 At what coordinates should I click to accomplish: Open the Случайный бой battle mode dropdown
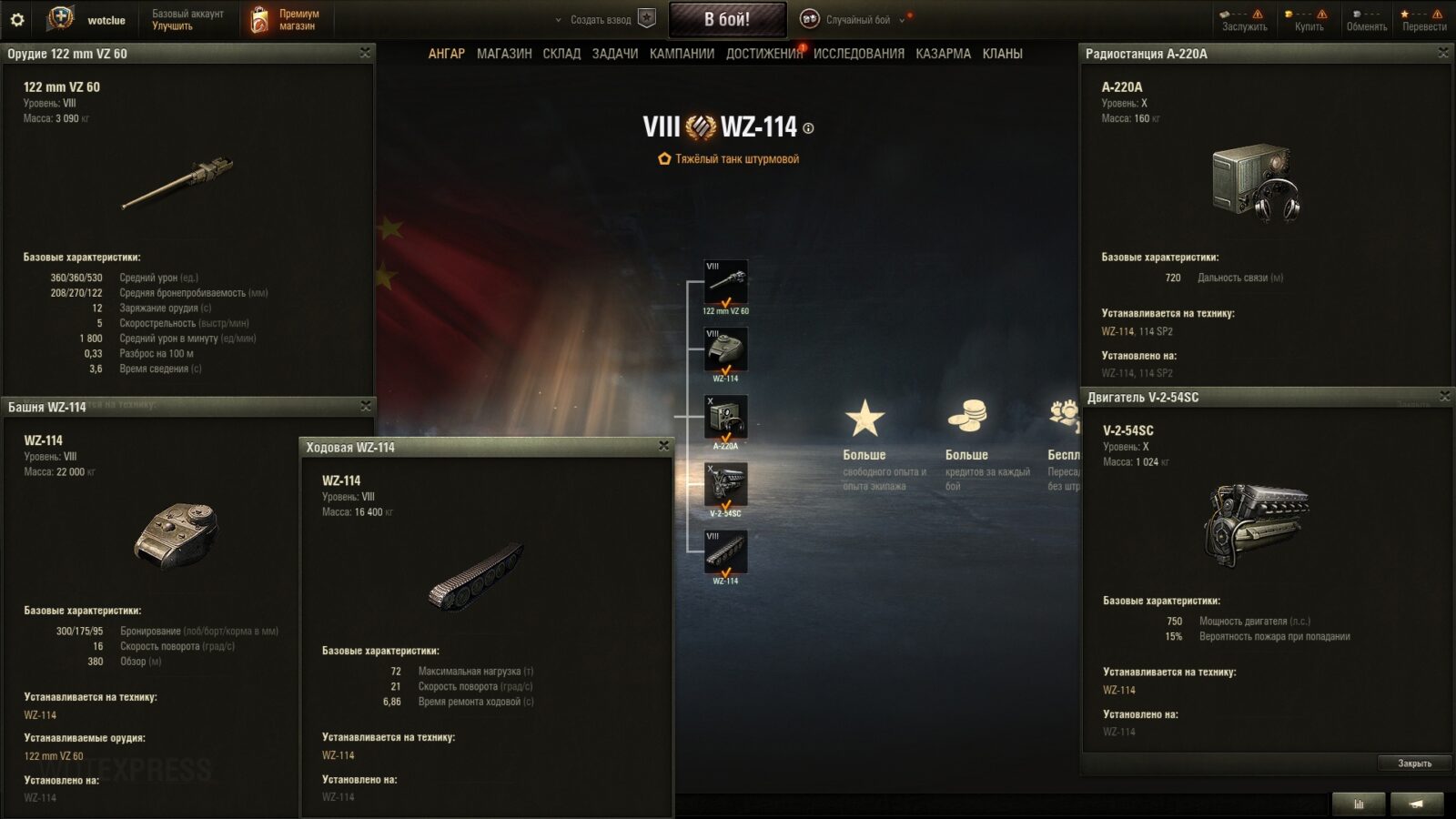point(857,19)
